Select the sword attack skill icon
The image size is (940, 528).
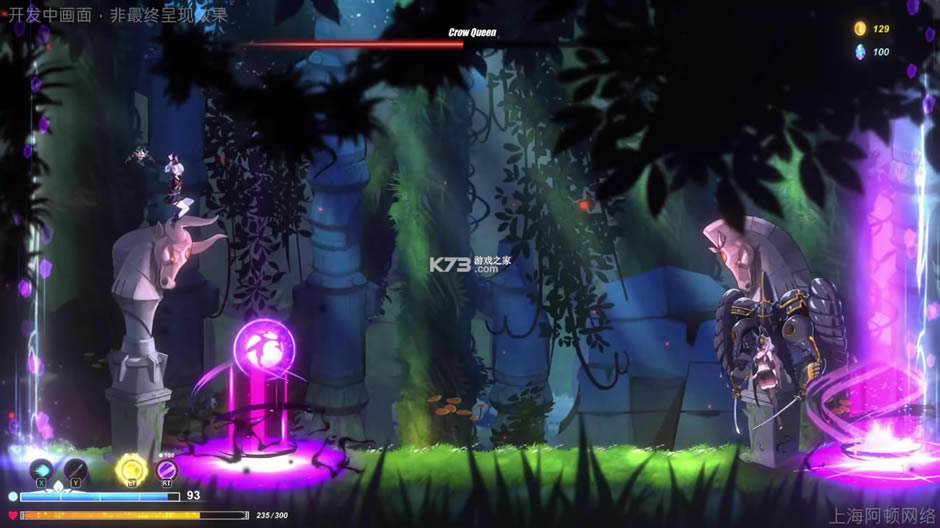point(76,468)
